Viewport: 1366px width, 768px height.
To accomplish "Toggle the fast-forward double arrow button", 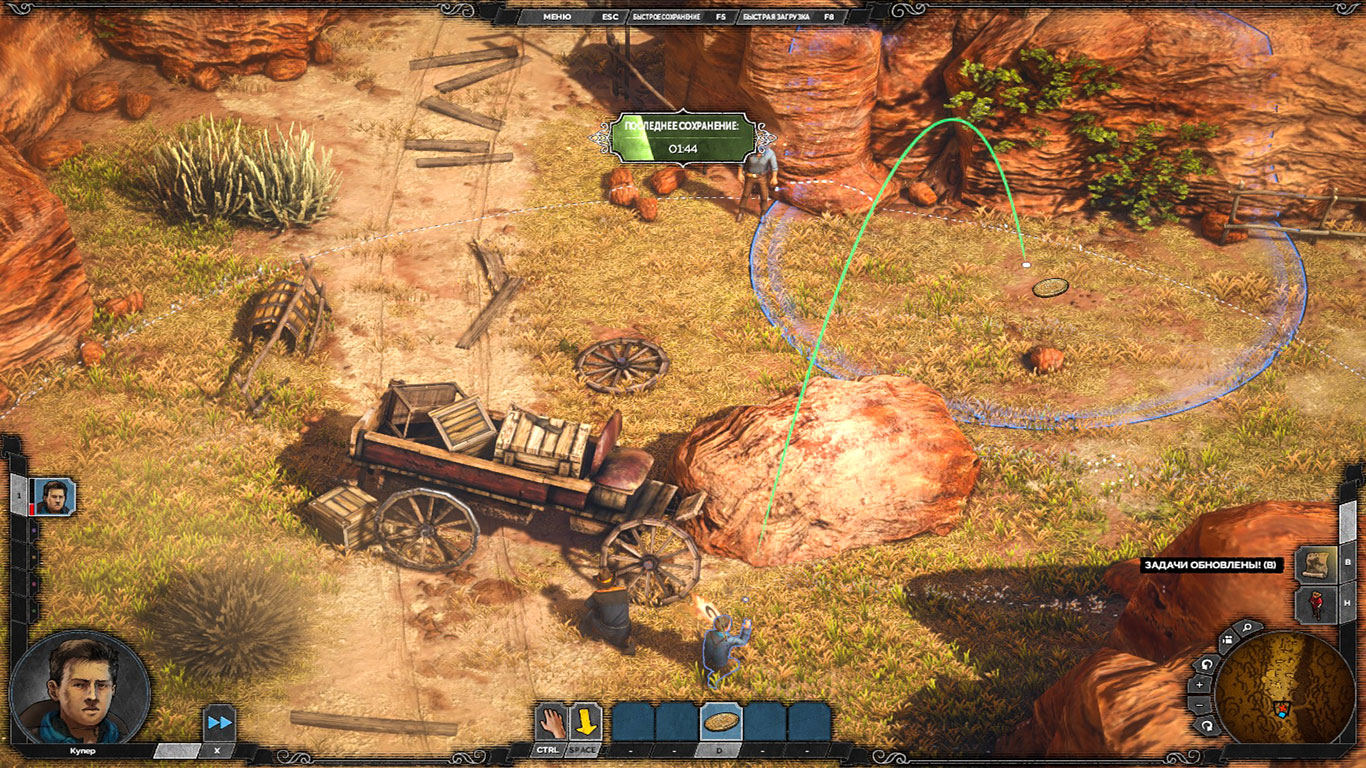I will pos(219,722).
